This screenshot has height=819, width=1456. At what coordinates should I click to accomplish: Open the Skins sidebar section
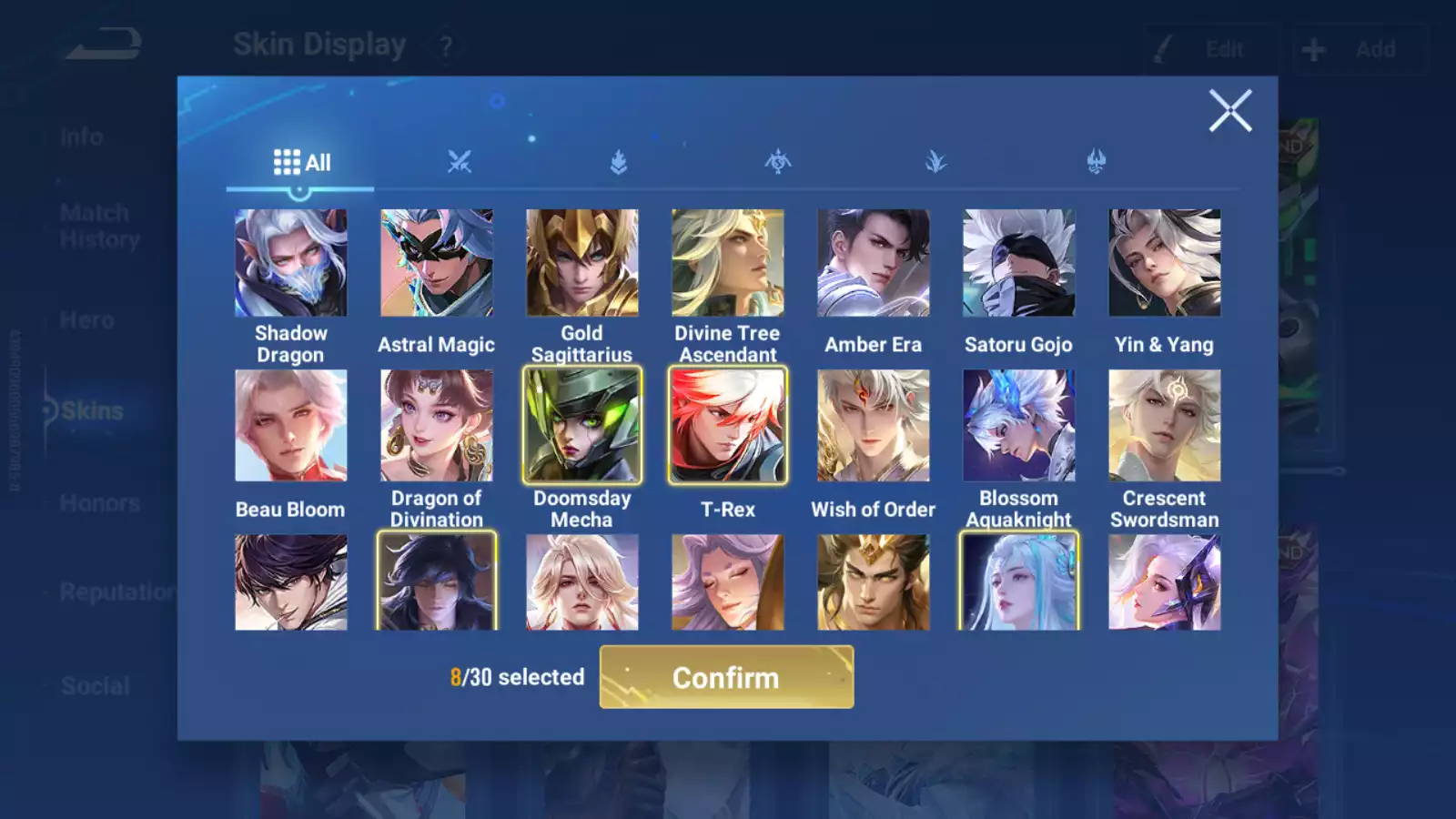click(x=91, y=410)
